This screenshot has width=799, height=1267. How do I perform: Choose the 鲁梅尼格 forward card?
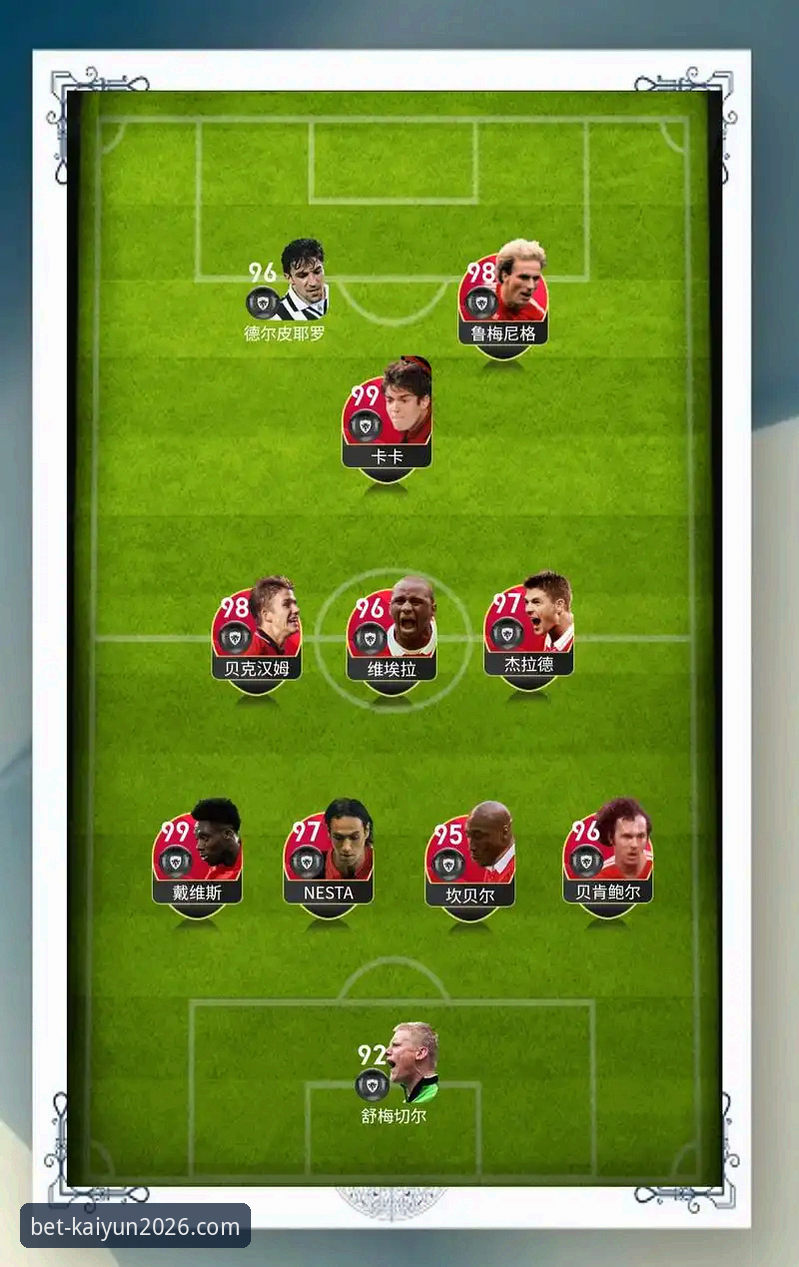pos(503,296)
